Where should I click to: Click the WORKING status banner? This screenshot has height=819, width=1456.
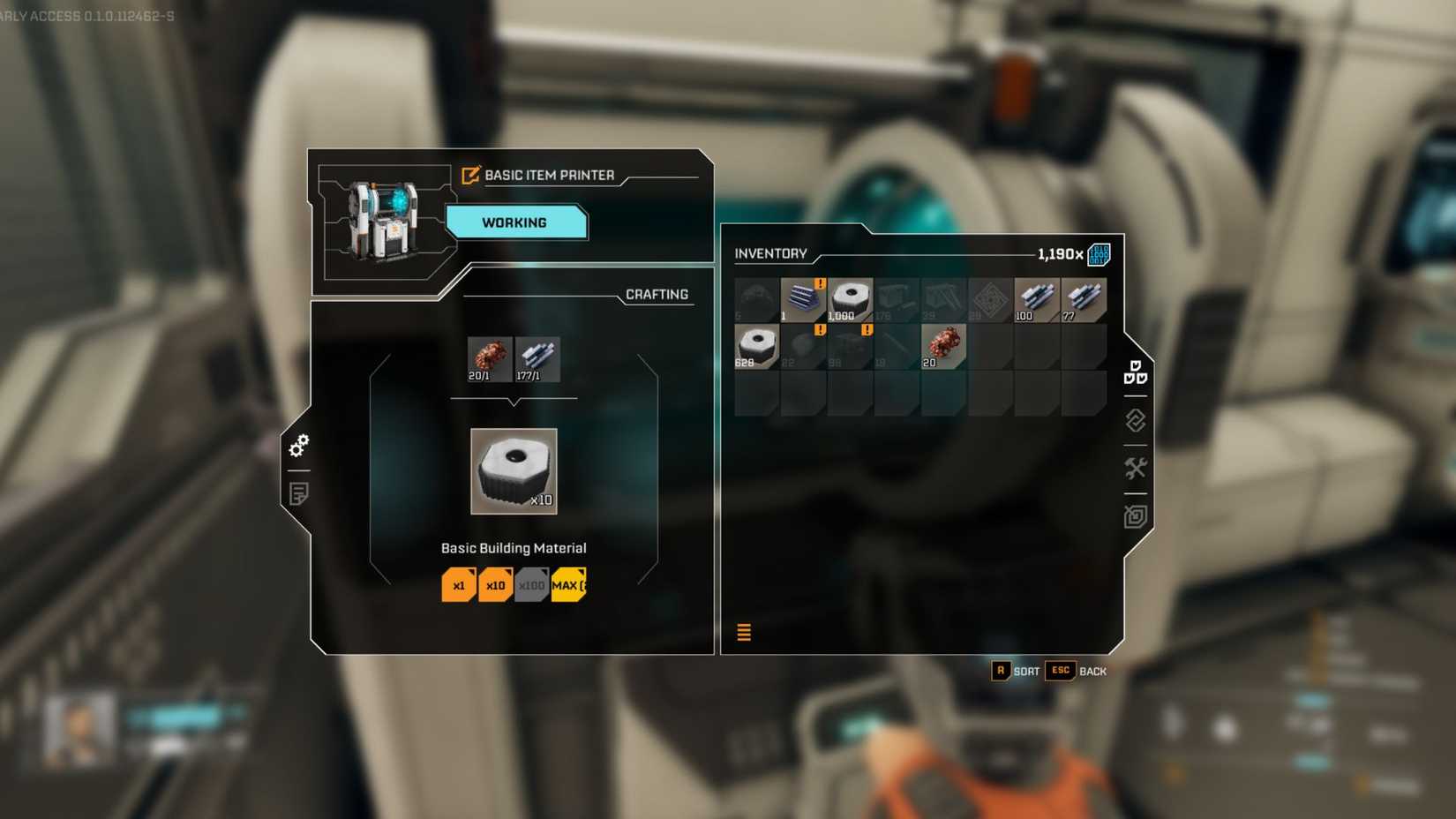(x=516, y=222)
